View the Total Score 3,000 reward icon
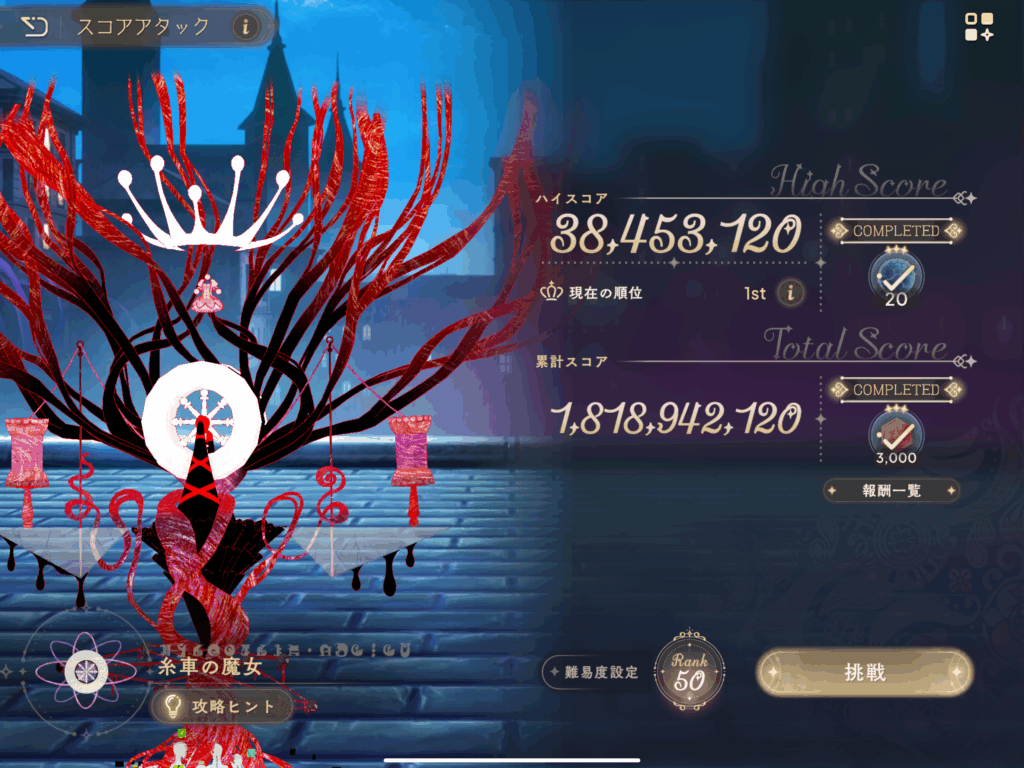 click(x=896, y=433)
